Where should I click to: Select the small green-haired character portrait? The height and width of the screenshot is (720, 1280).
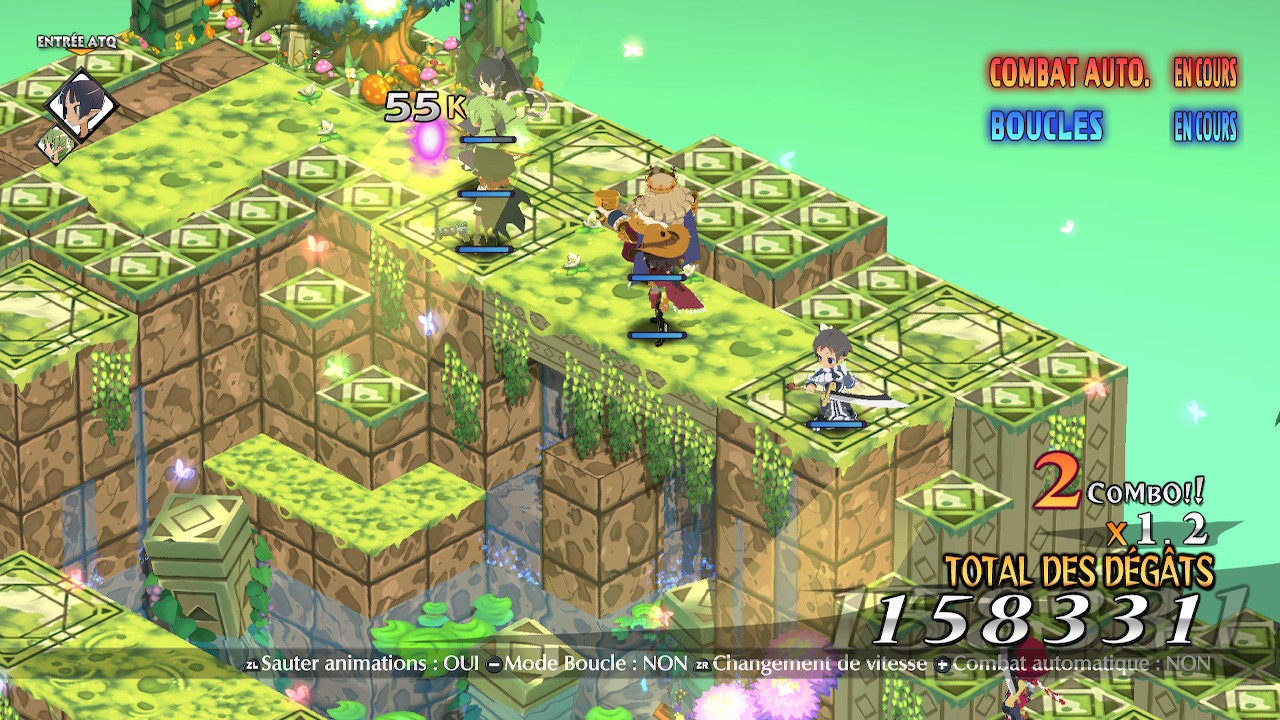(56, 145)
